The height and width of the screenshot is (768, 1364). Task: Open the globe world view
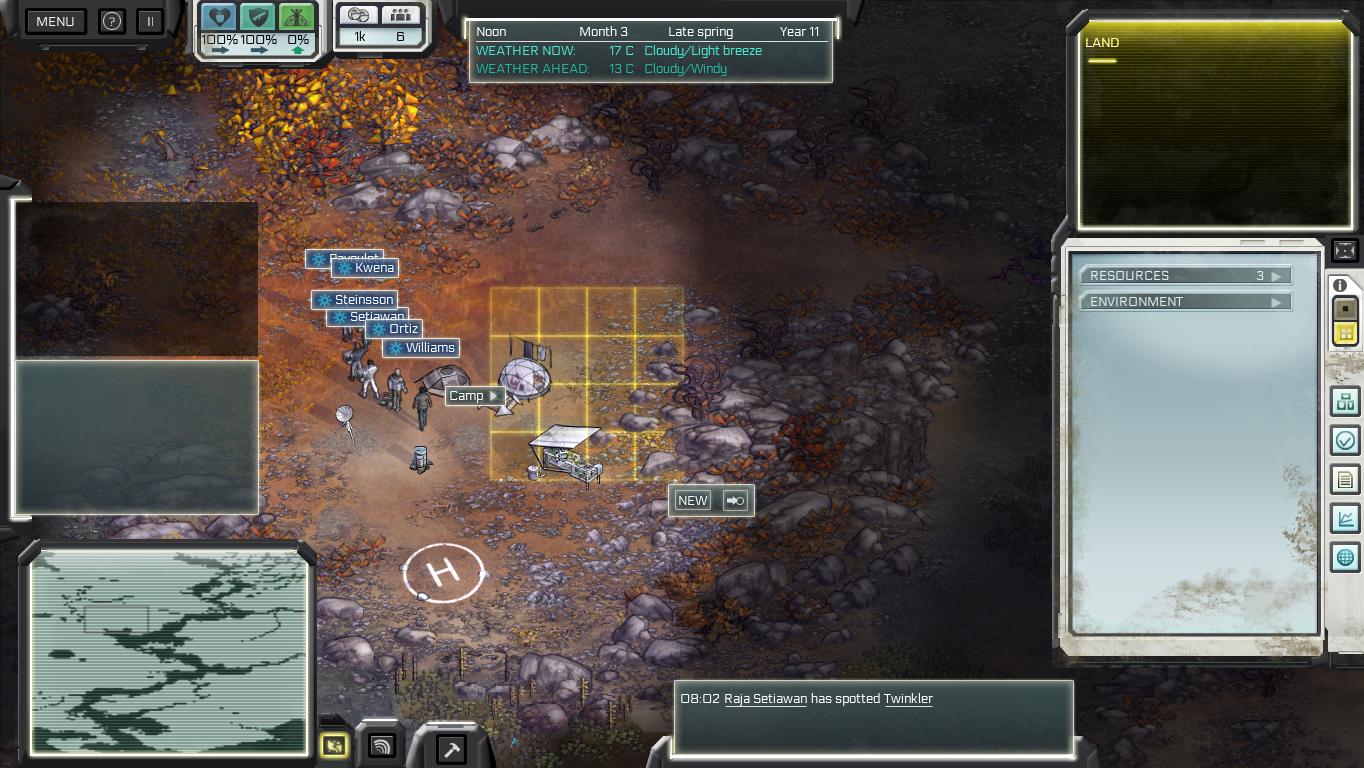pos(1345,557)
